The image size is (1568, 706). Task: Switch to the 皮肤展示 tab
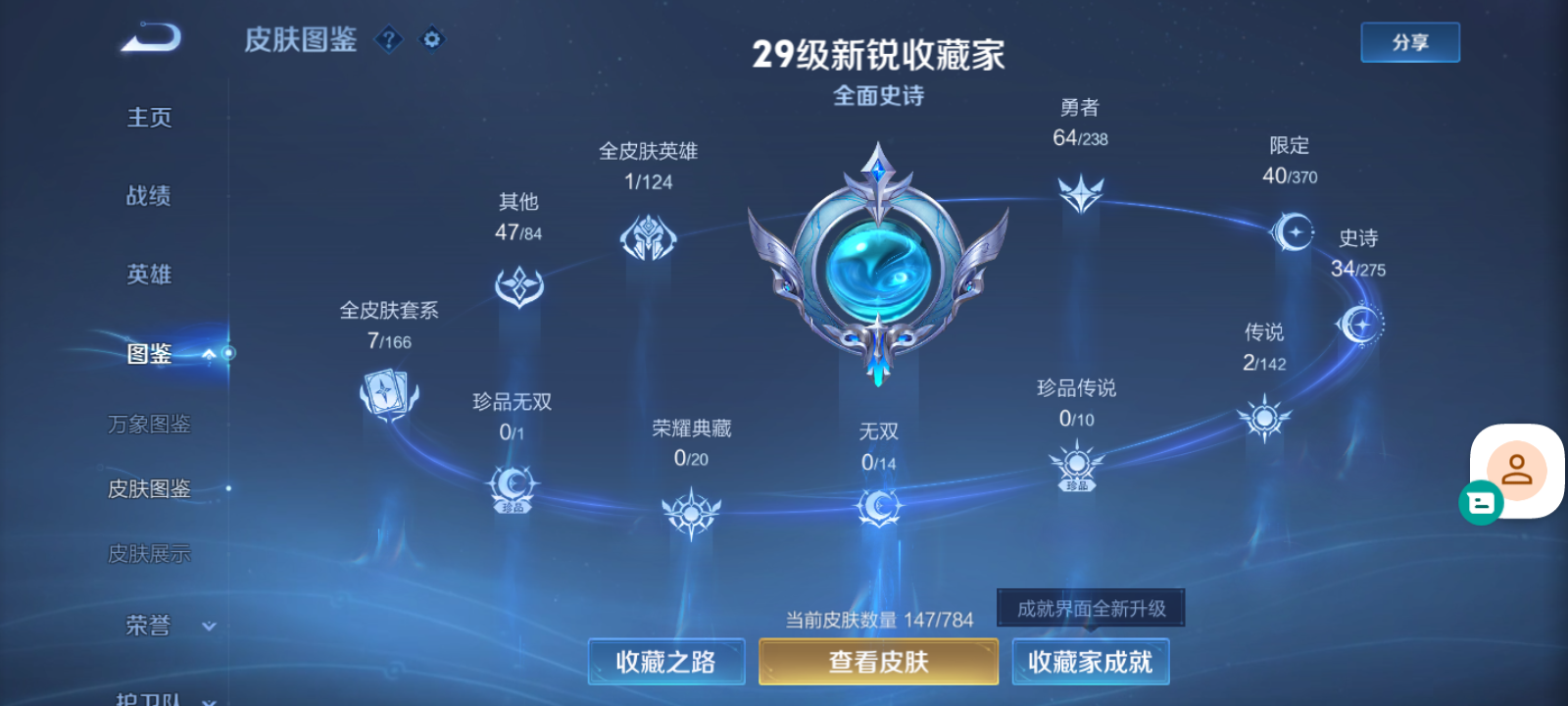(x=149, y=553)
